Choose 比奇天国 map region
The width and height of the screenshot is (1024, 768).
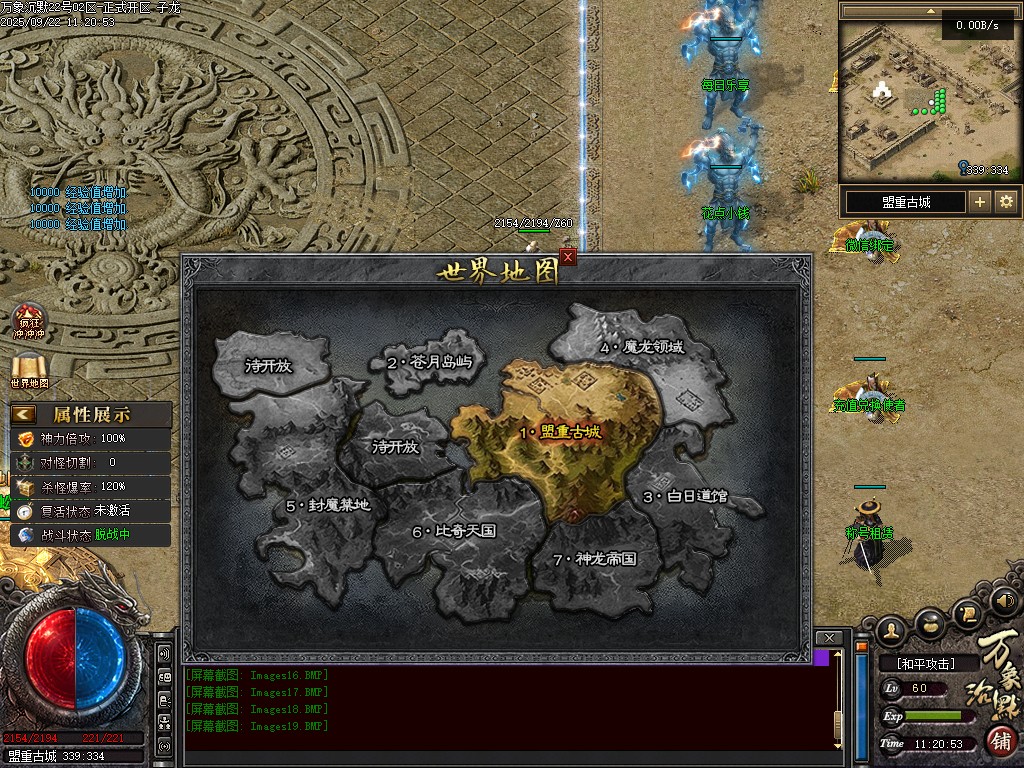point(453,531)
